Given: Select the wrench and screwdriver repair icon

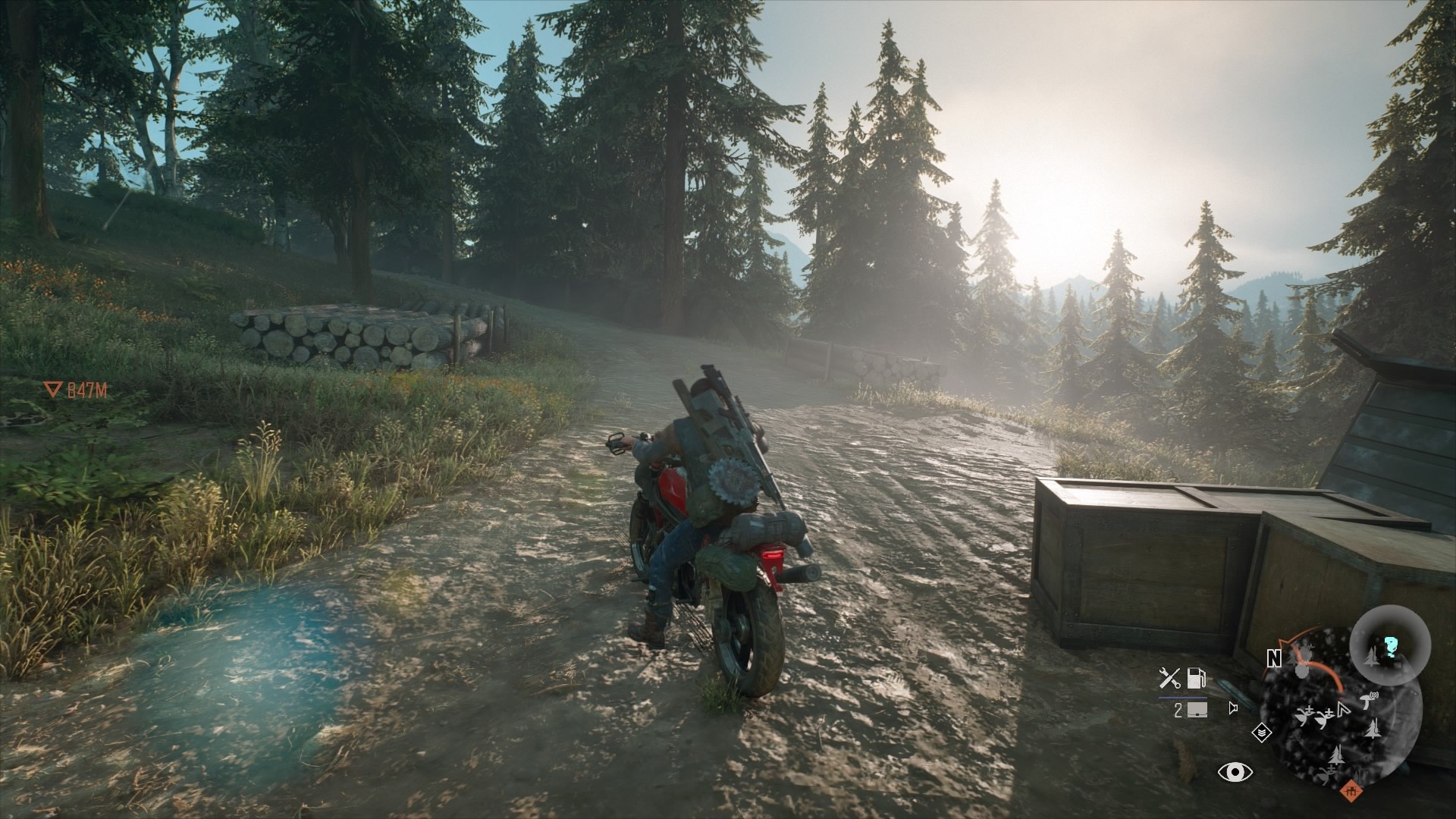Looking at the screenshot, I should tap(1170, 676).
